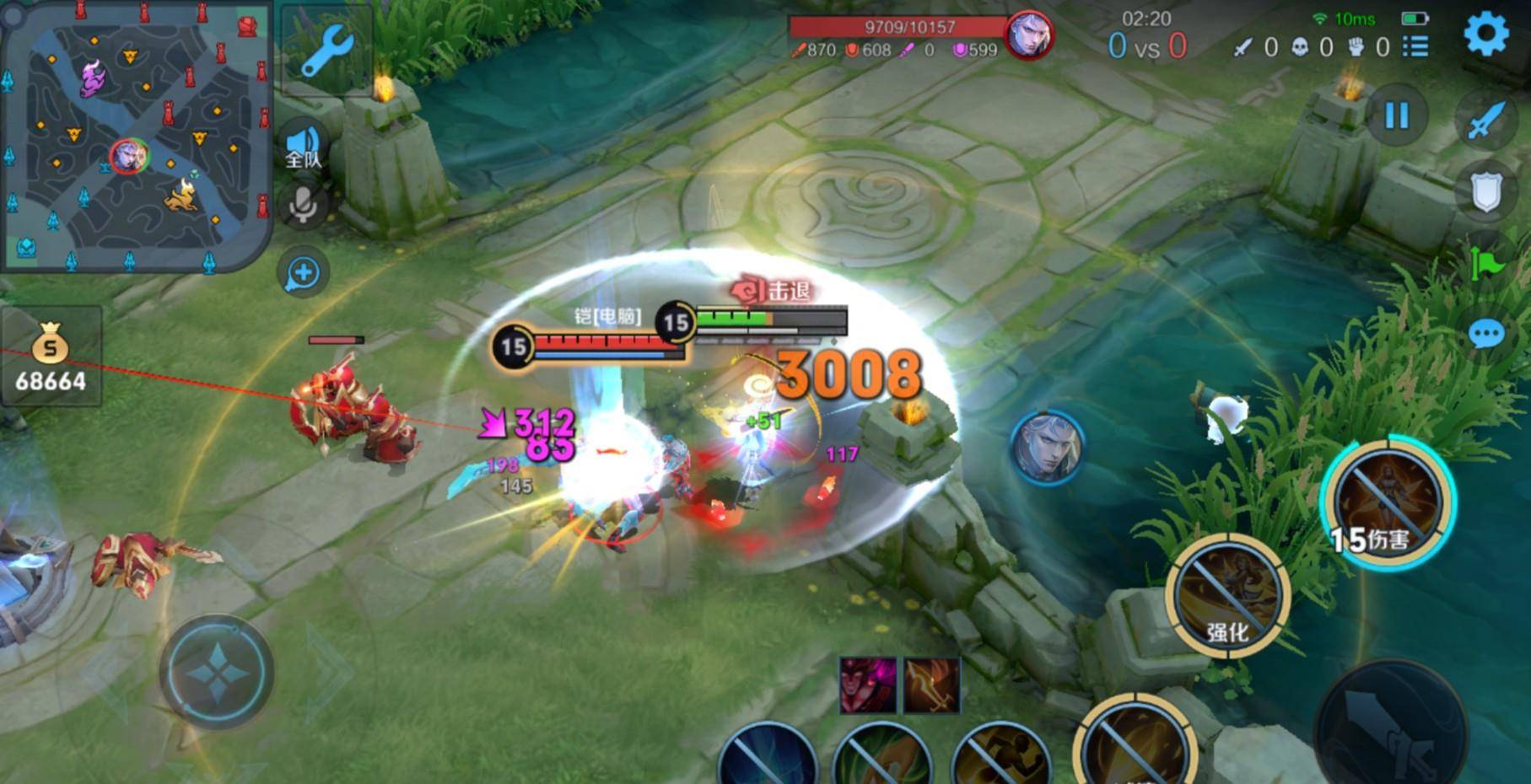The height and width of the screenshot is (784, 1531).
Task: Activate the 伤害 ultimate skill
Action: click(x=1387, y=503)
